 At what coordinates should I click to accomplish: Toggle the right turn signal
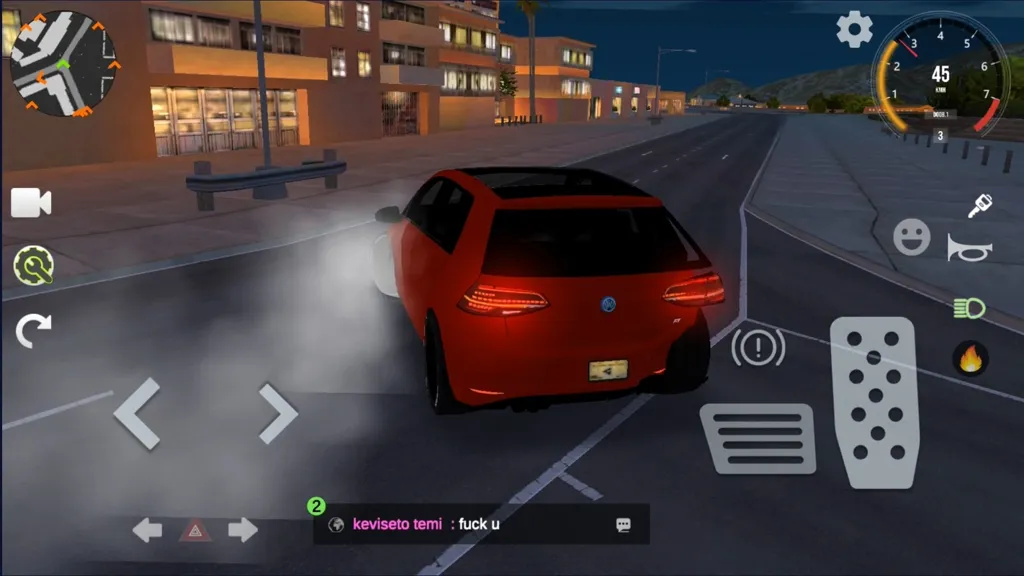242,530
